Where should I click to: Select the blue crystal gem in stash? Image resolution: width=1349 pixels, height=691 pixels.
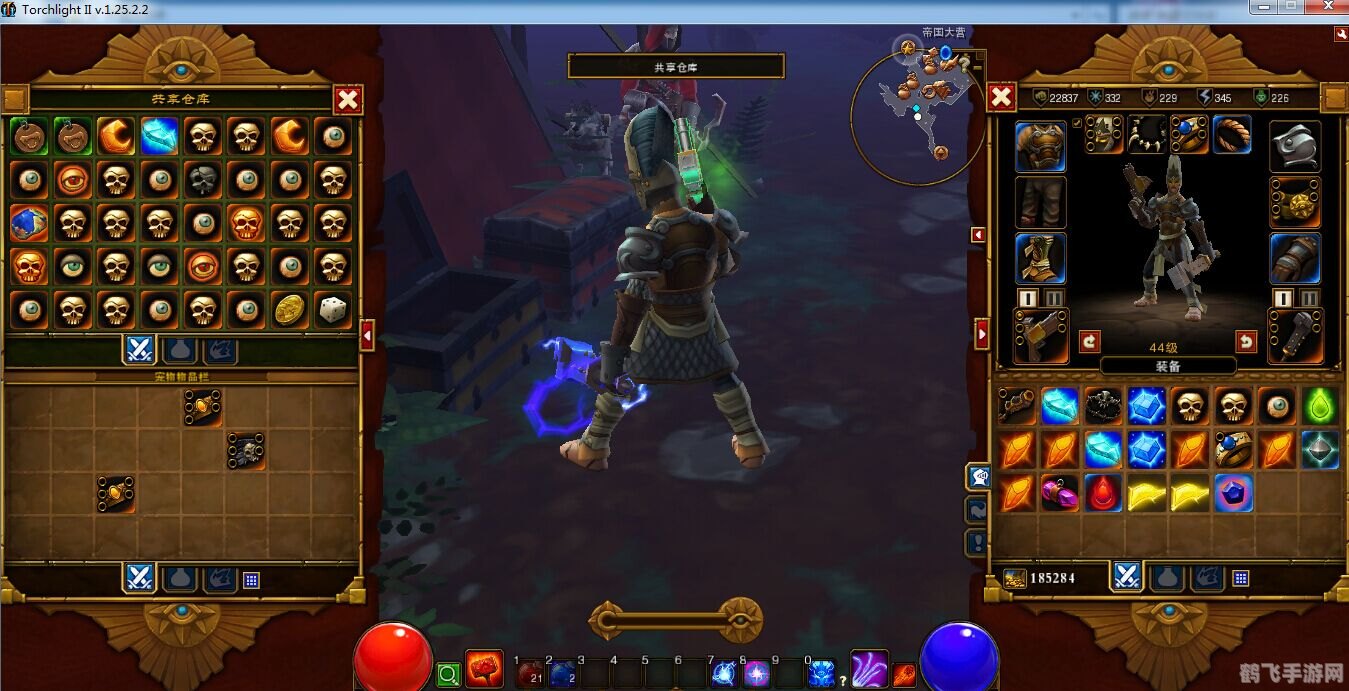(159, 136)
